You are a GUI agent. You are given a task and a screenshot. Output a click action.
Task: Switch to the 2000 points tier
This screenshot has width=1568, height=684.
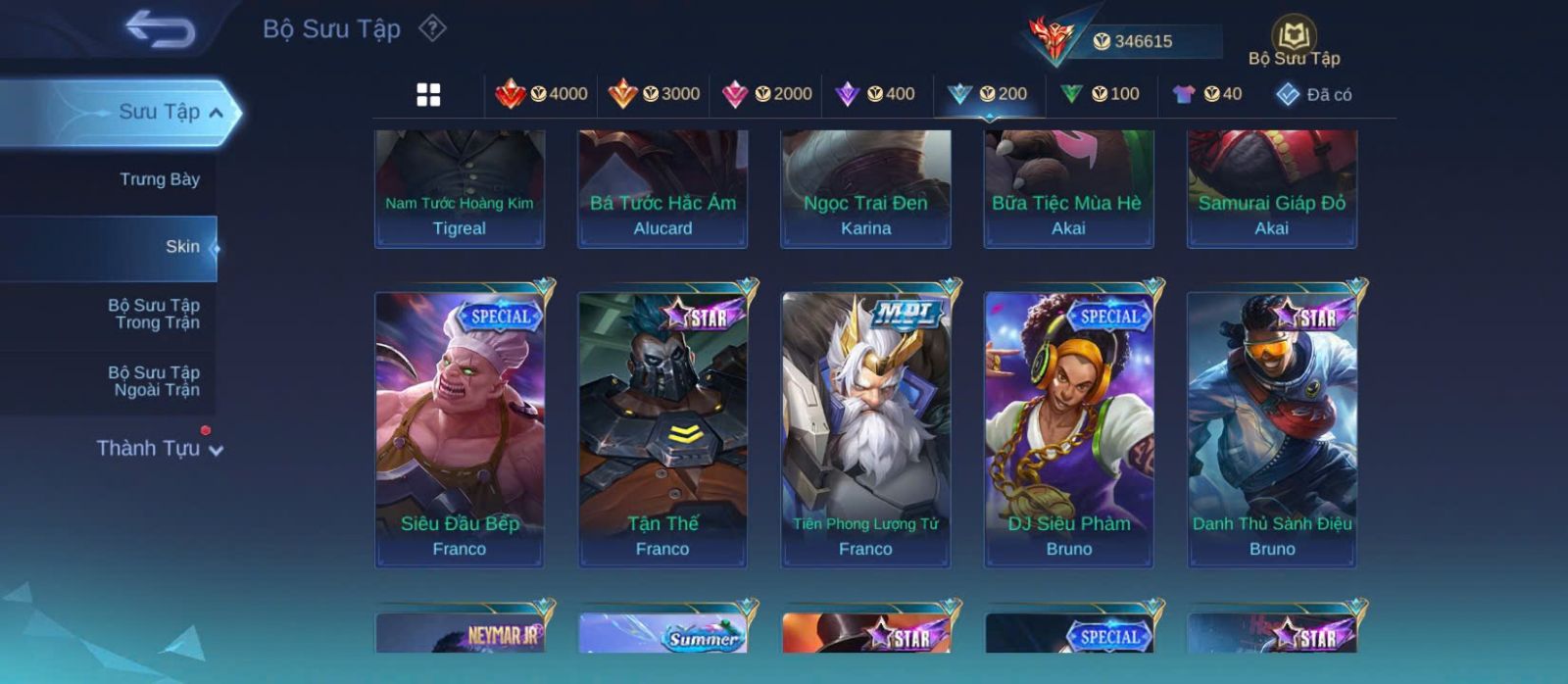point(767,94)
